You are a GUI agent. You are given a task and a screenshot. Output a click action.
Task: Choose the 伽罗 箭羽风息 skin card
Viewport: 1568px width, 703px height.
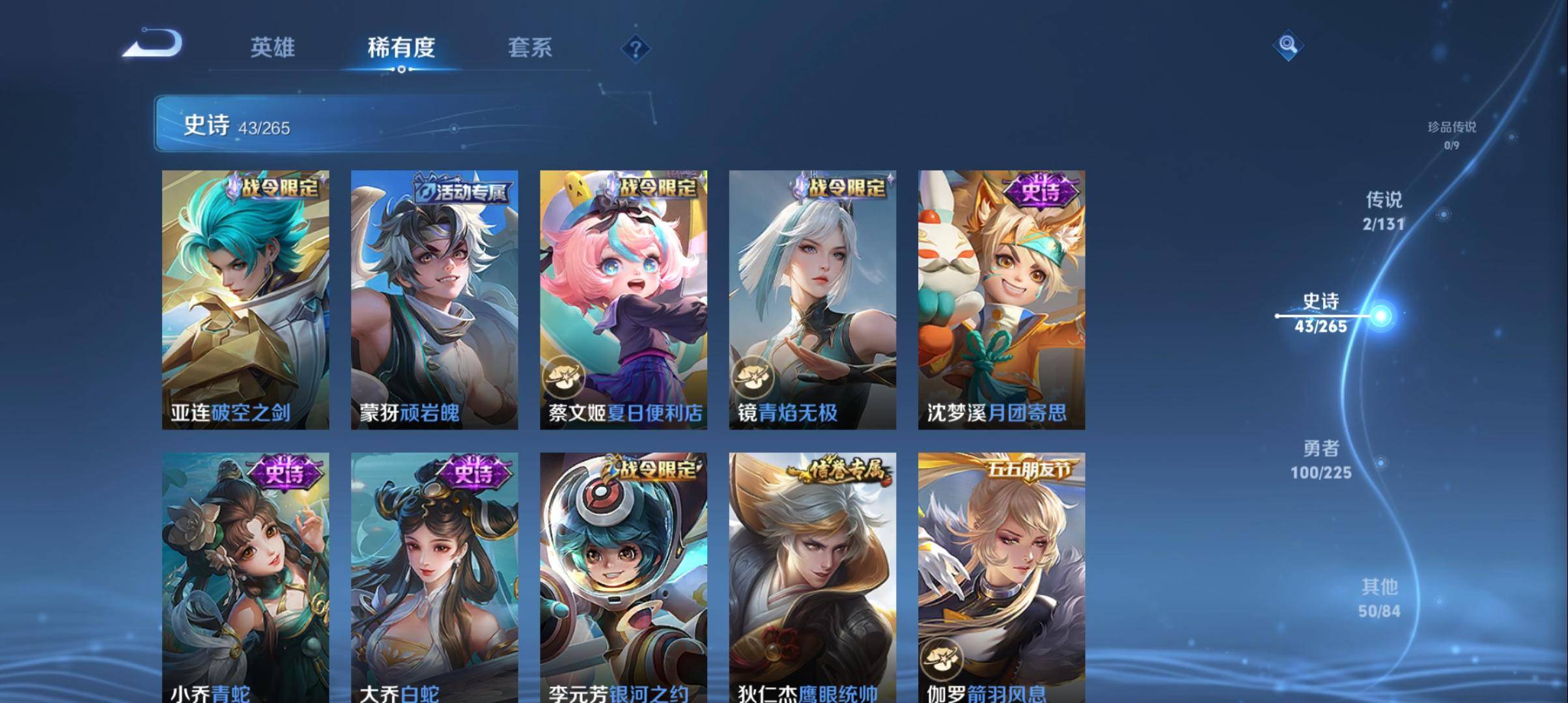click(1001, 576)
